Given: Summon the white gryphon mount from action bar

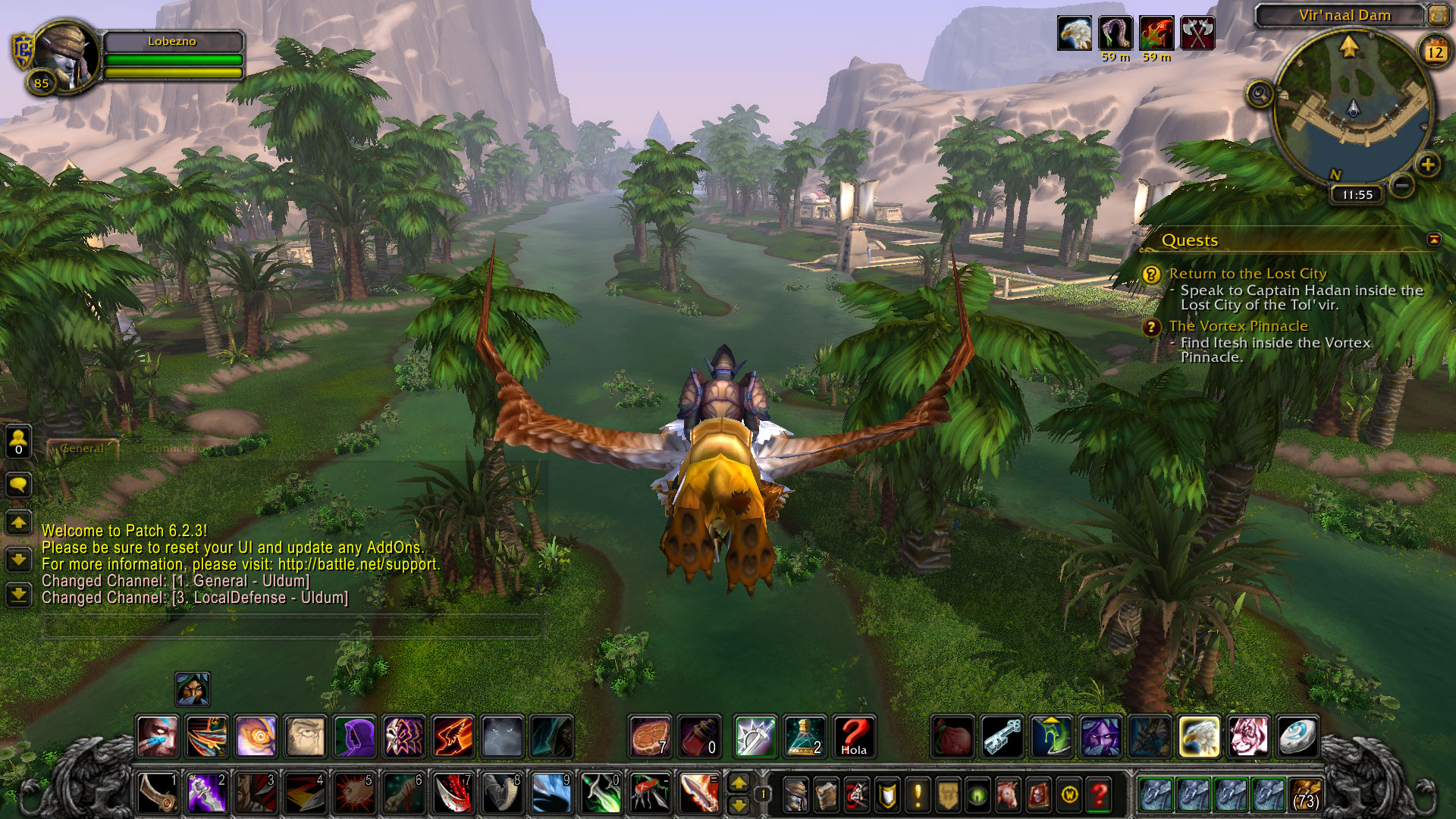Looking at the screenshot, I should [x=1200, y=736].
